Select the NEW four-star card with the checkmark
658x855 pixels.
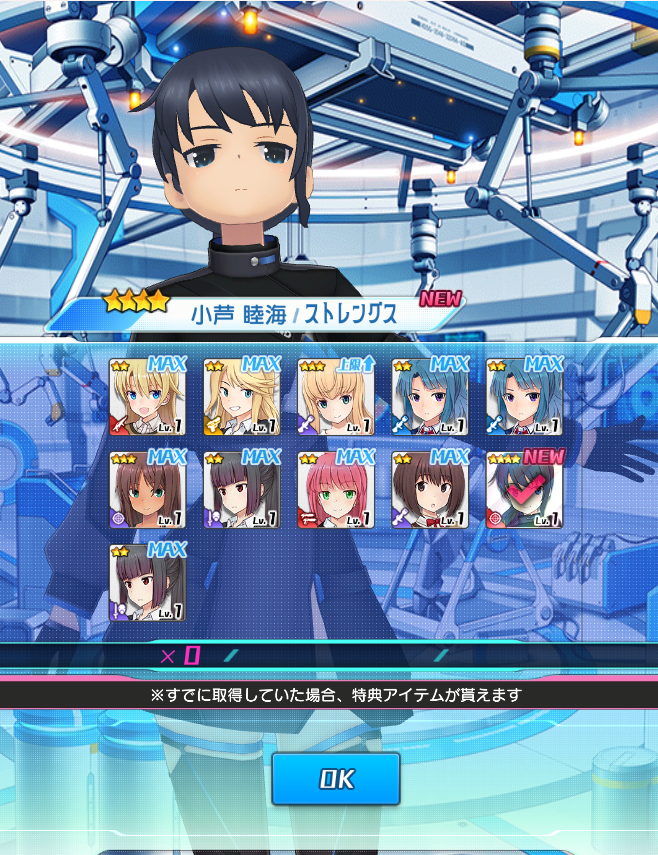coord(524,490)
